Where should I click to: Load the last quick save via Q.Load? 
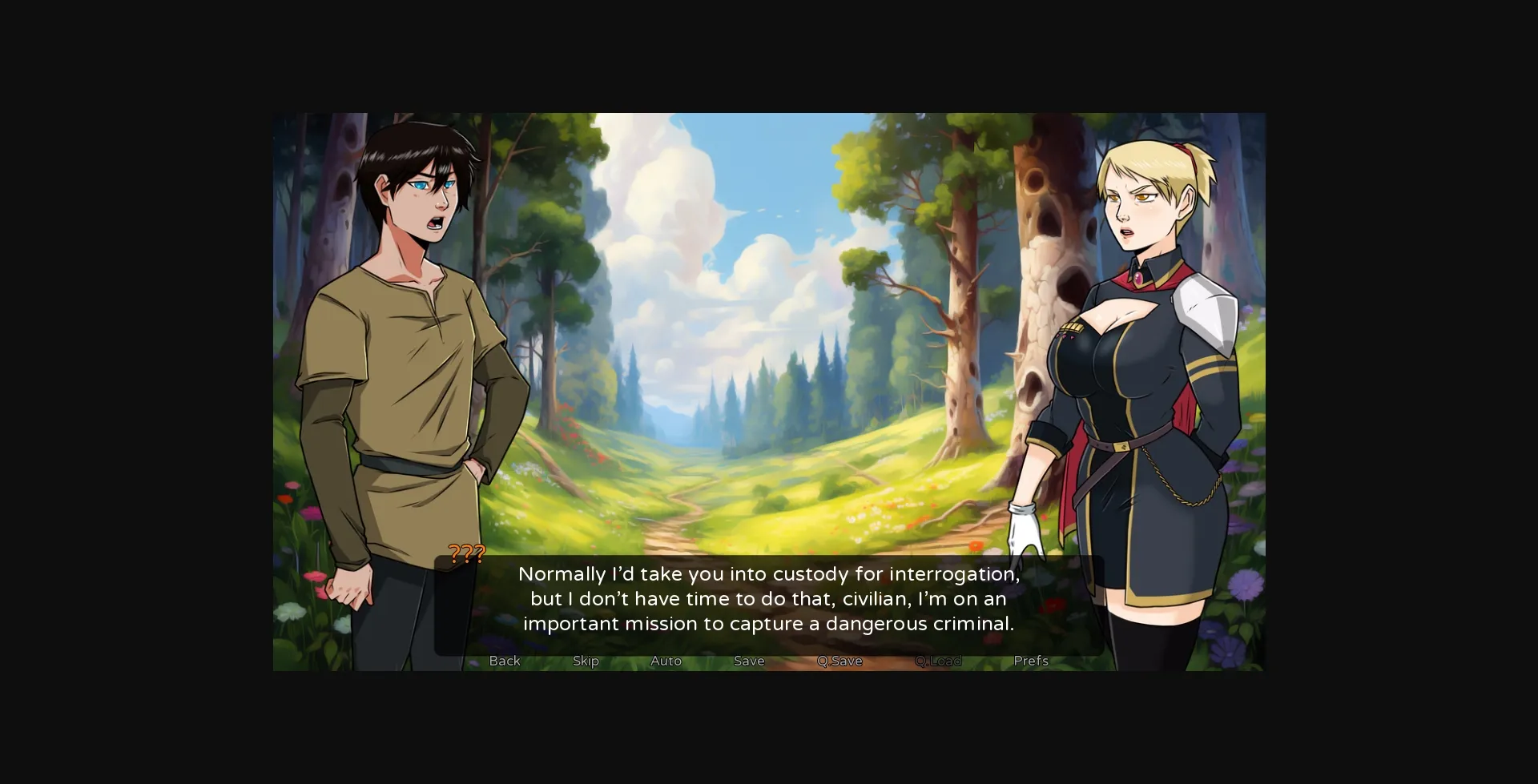[x=939, y=661]
